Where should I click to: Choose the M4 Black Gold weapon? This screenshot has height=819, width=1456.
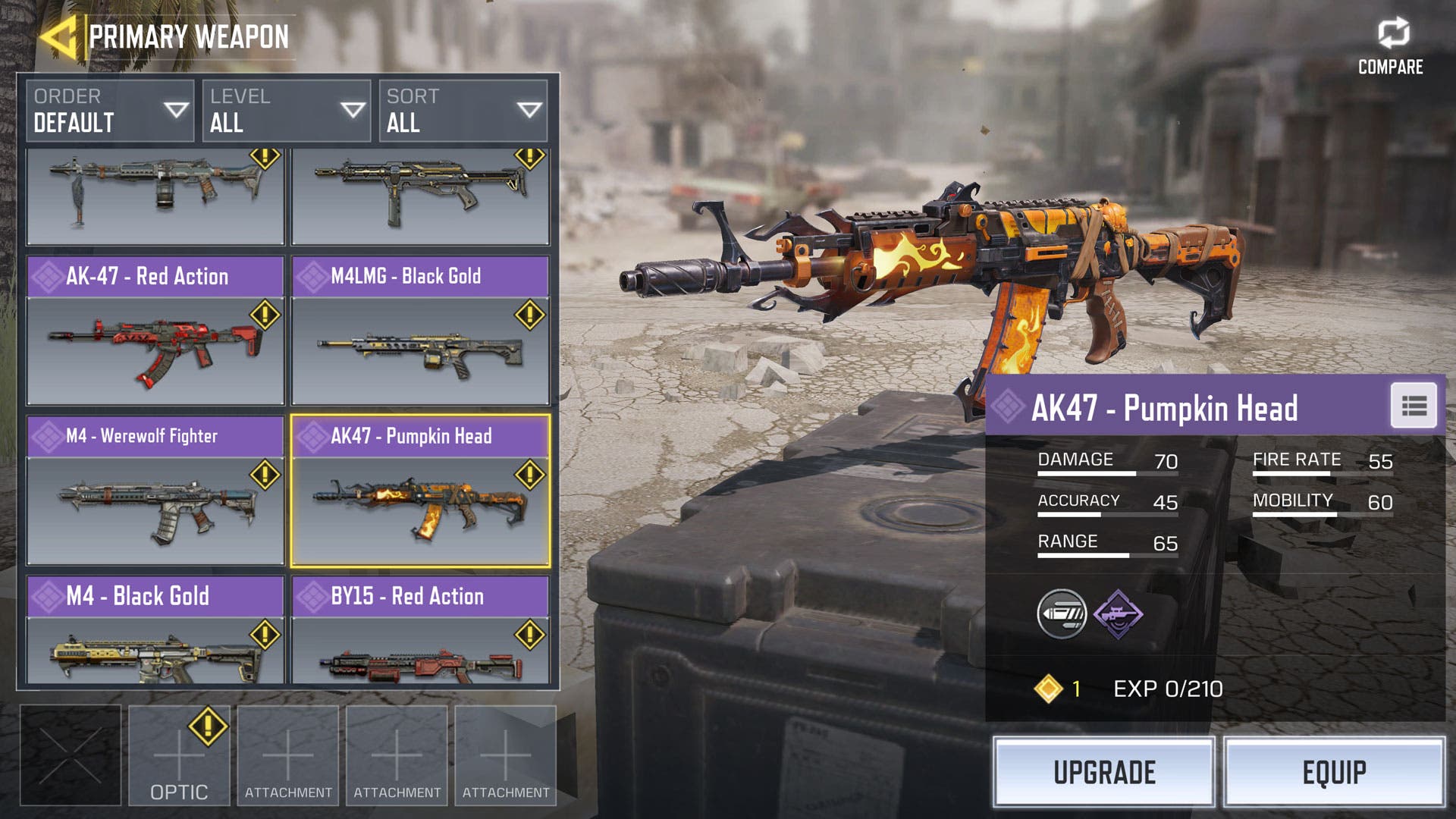coord(155,631)
